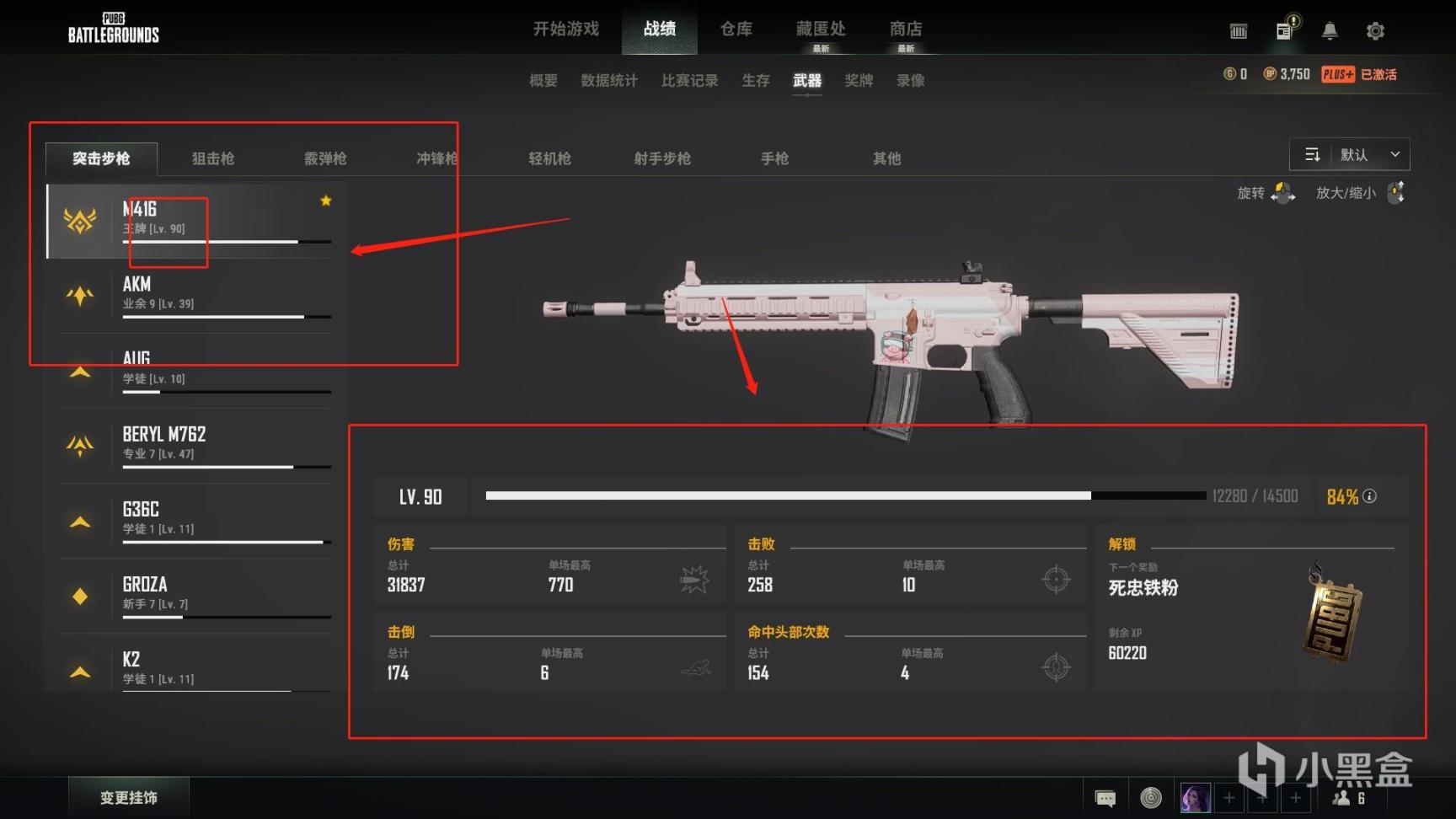Click the friends icon showing 6 online
The width and height of the screenshot is (1456, 819).
[1348, 798]
